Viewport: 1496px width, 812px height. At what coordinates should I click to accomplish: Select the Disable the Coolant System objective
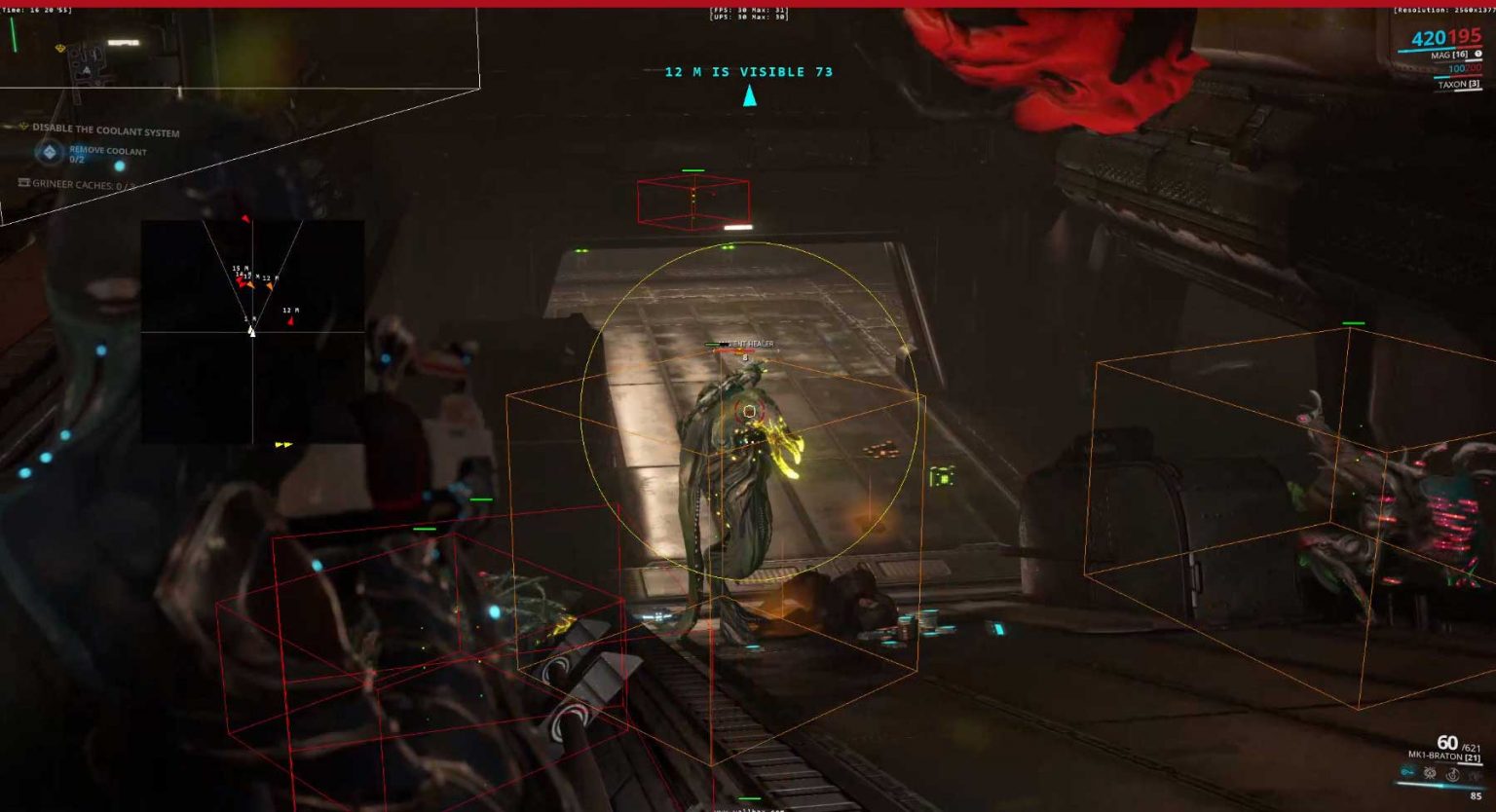(105, 129)
